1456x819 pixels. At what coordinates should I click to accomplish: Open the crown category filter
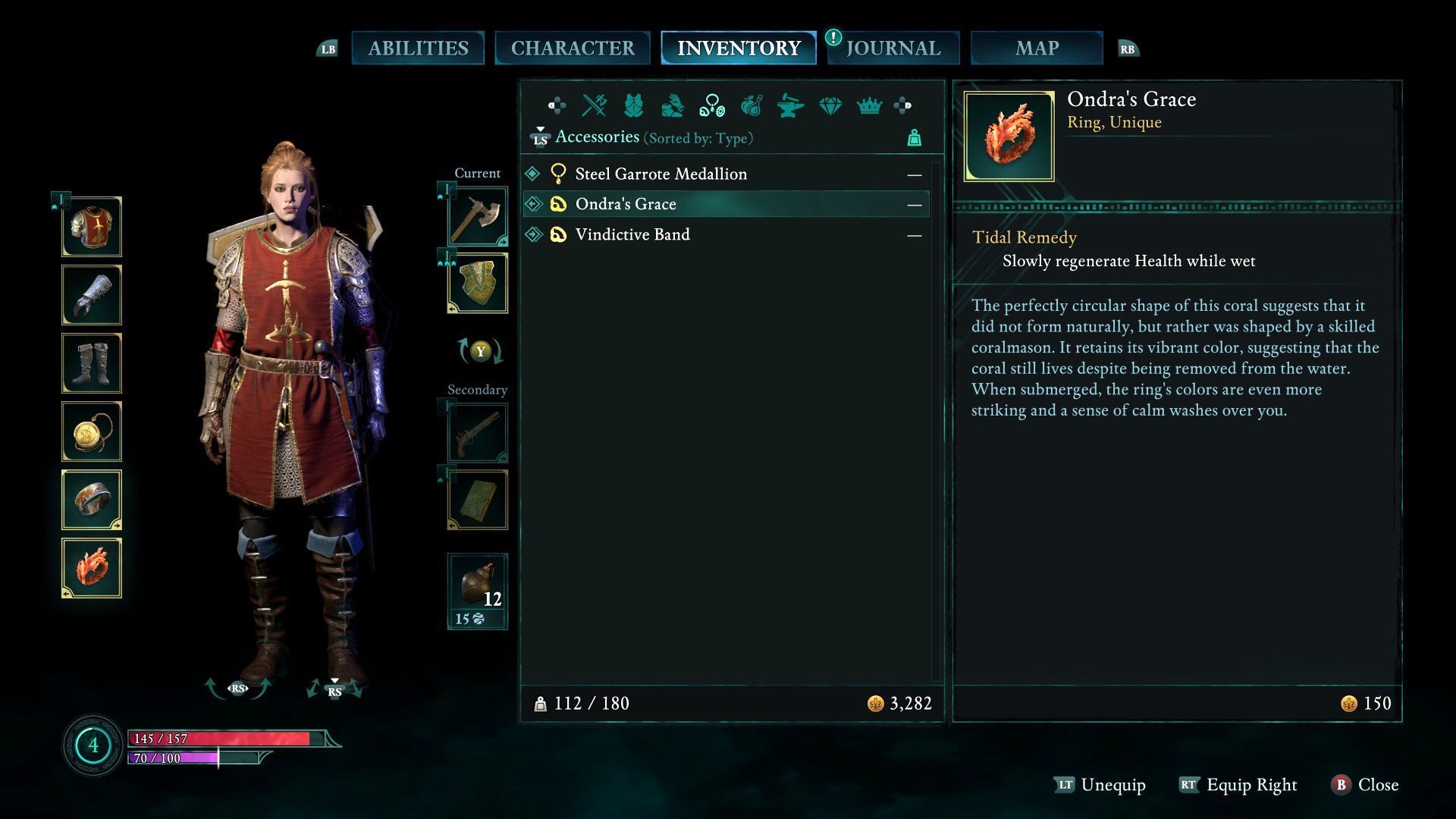[869, 105]
